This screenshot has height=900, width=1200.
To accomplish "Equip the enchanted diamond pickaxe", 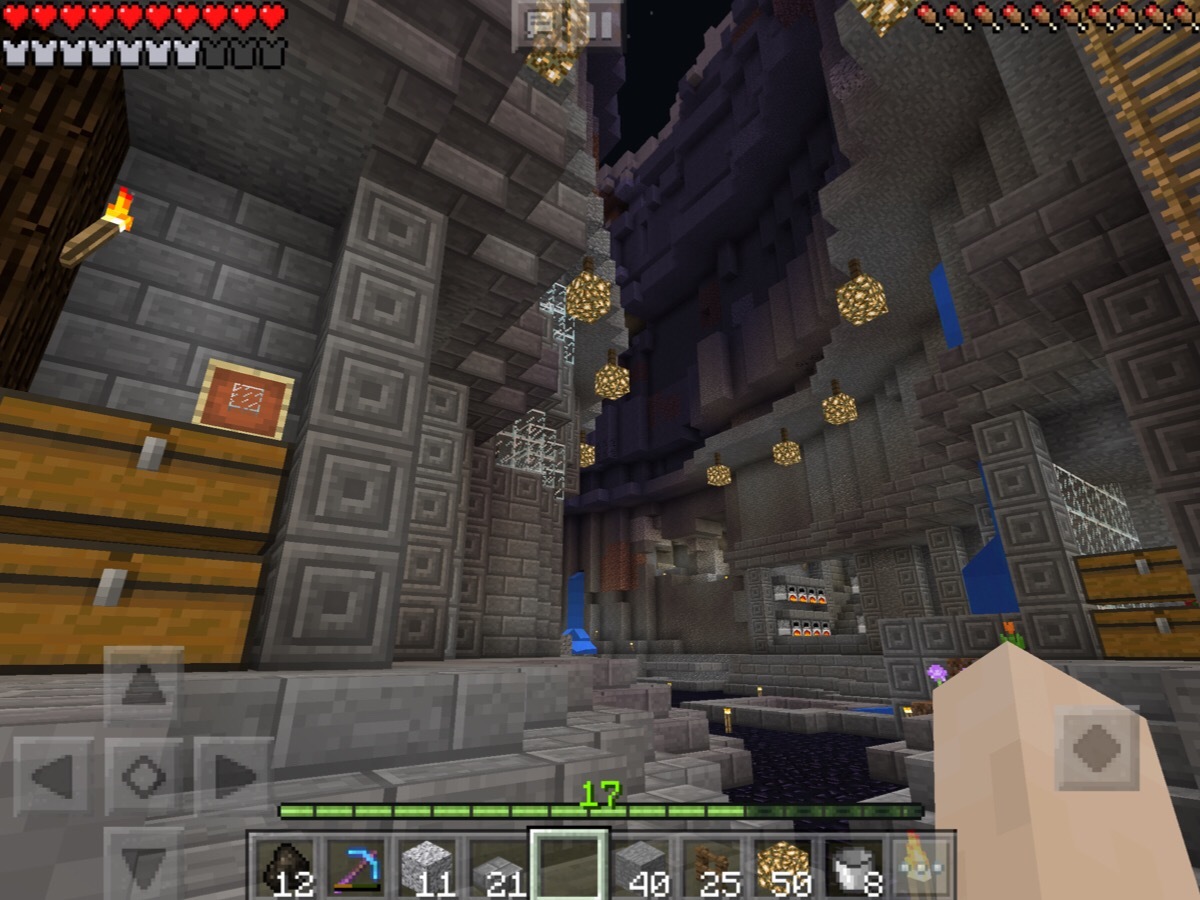I will point(355,867).
